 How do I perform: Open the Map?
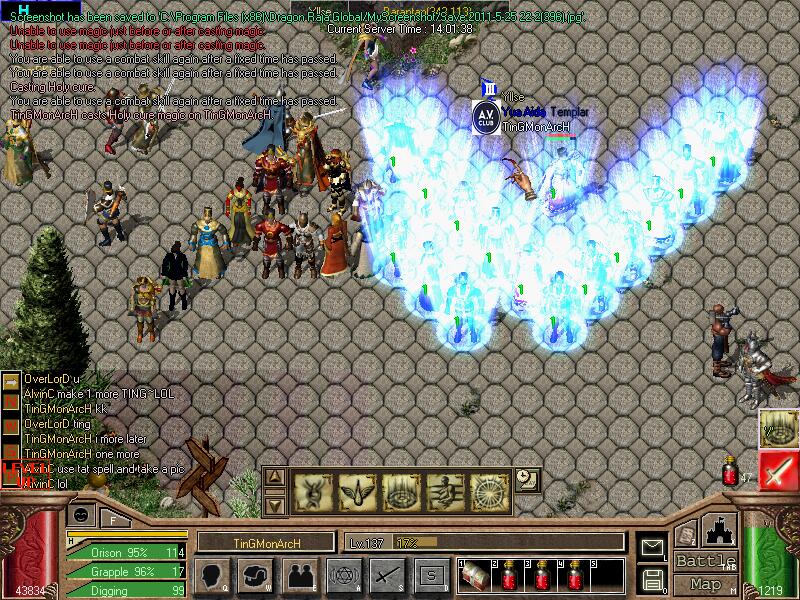click(706, 584)
